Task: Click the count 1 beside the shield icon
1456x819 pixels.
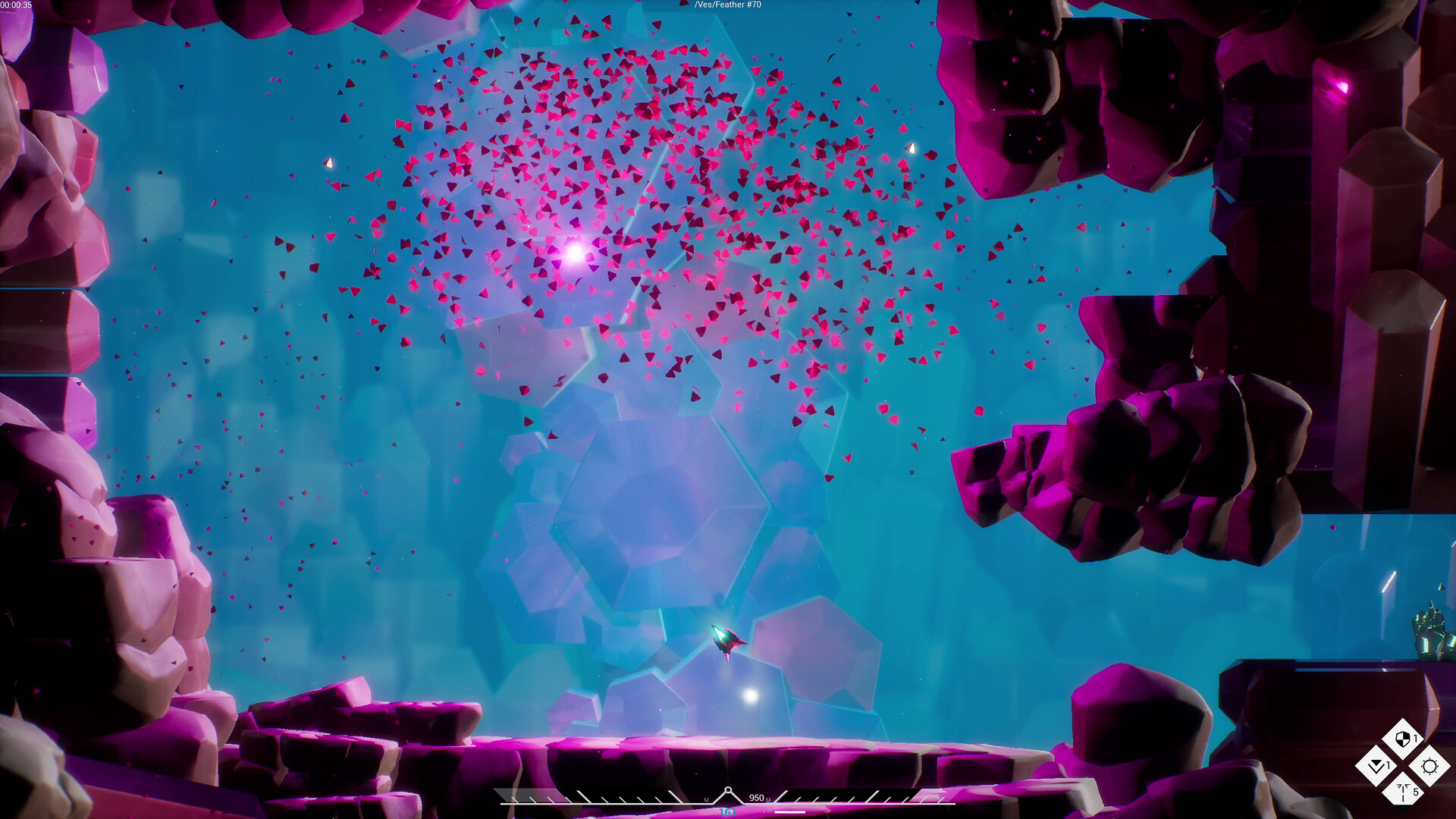Action: click(1415, 738)
